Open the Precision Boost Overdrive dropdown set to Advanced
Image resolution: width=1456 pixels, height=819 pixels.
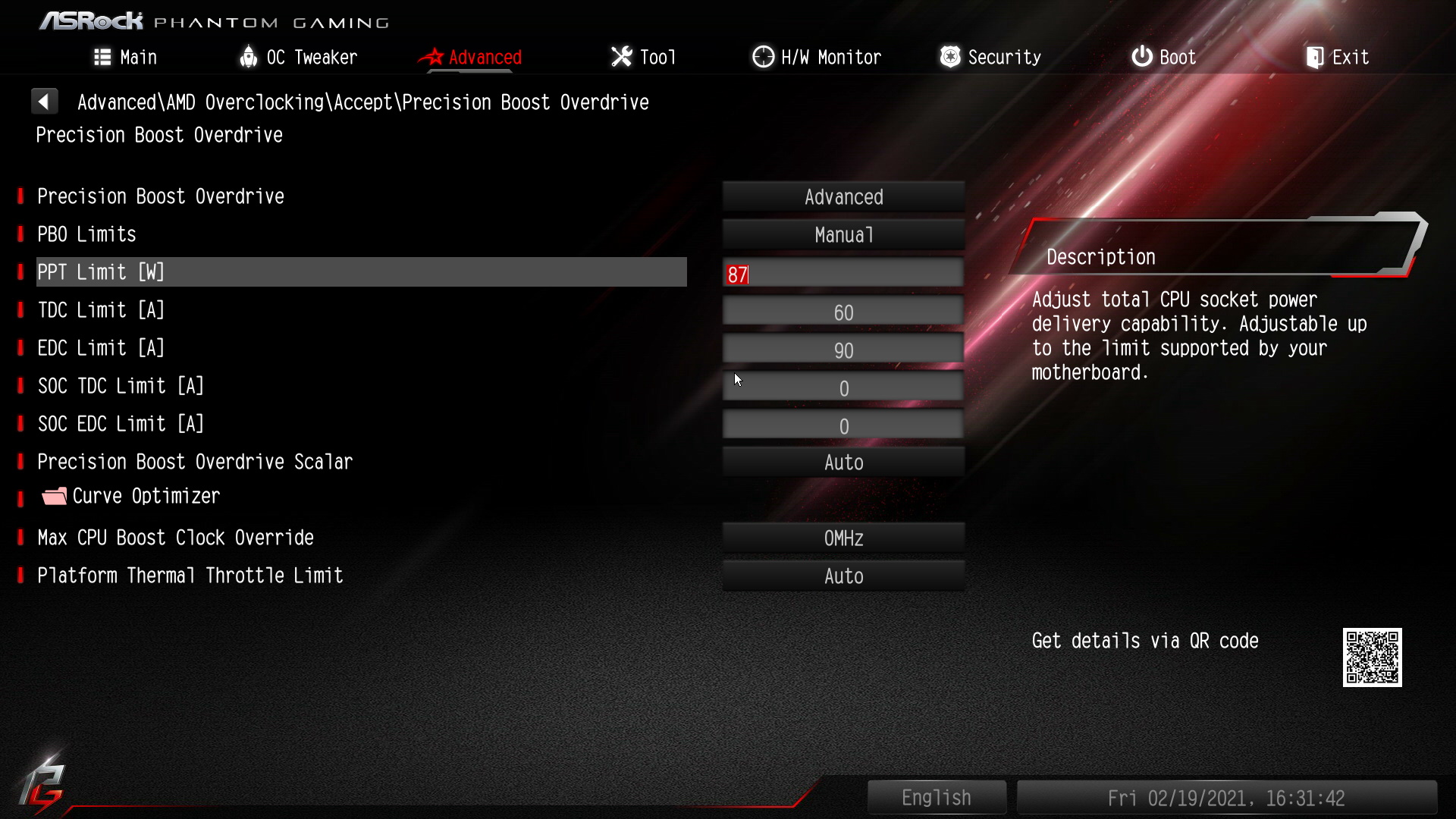843,197
